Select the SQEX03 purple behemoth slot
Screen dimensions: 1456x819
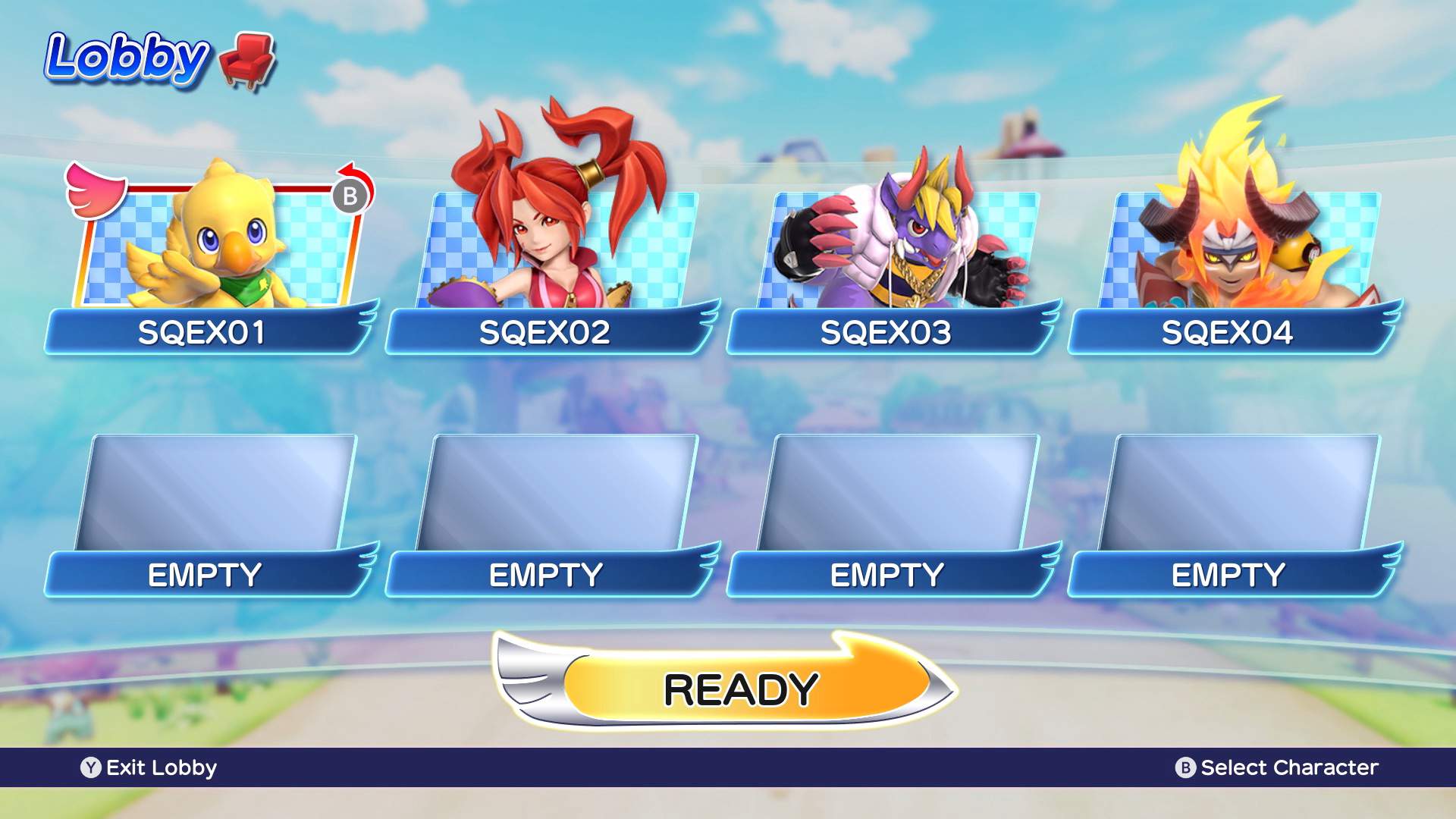[x=896, y=250]
